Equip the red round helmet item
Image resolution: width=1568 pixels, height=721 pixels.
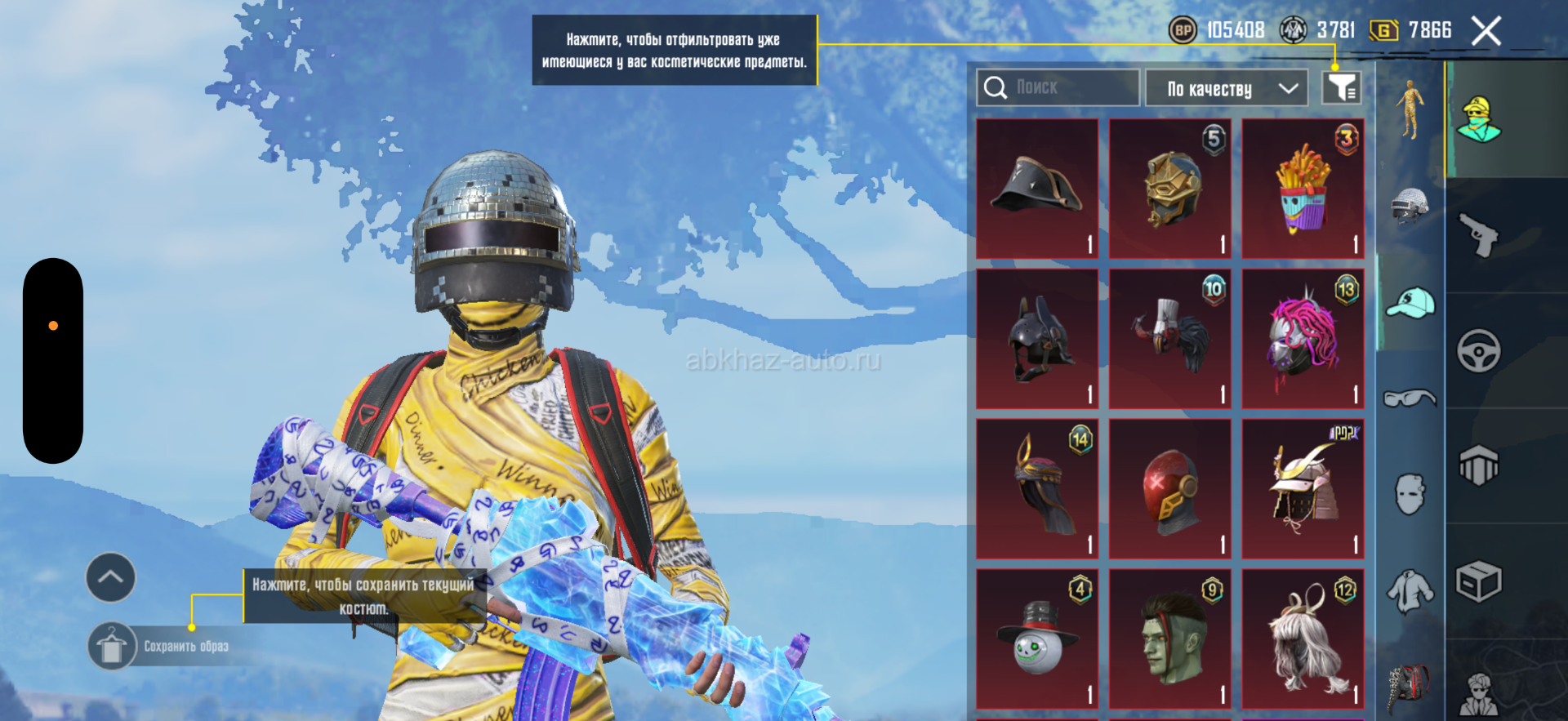coord(1170,489)
